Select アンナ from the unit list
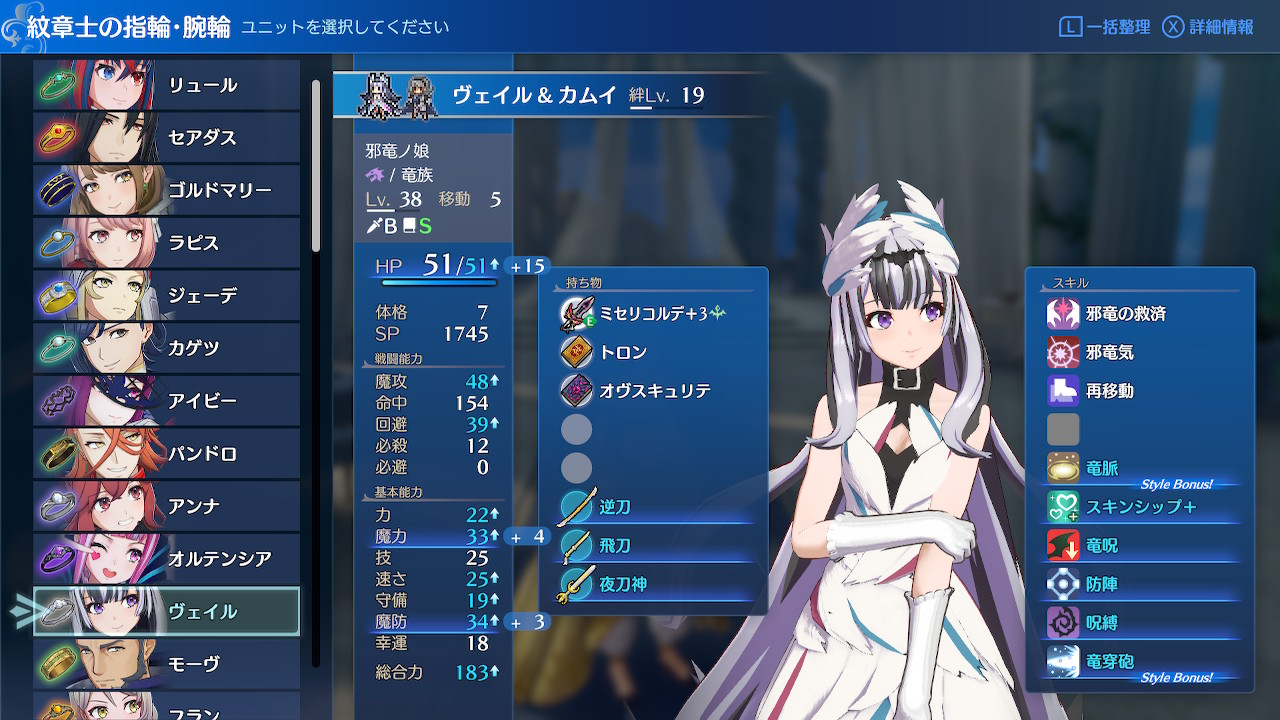Screen dimensions: 1280x720 [167, 506]
